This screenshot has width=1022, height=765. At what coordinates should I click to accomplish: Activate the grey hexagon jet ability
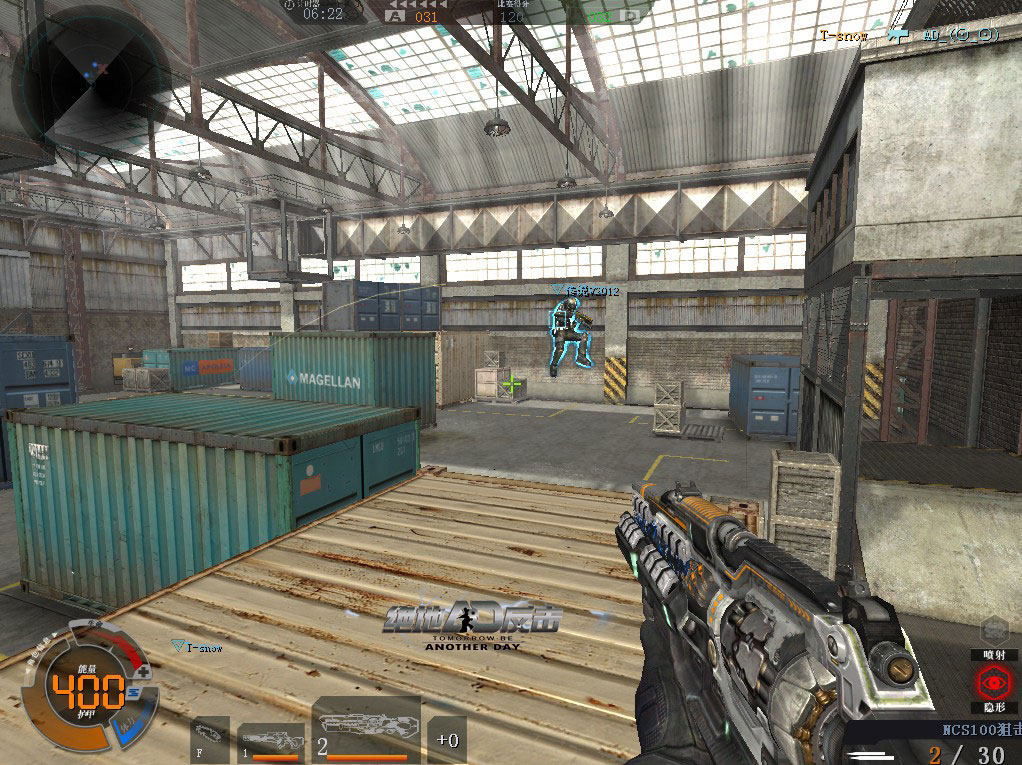995,629
